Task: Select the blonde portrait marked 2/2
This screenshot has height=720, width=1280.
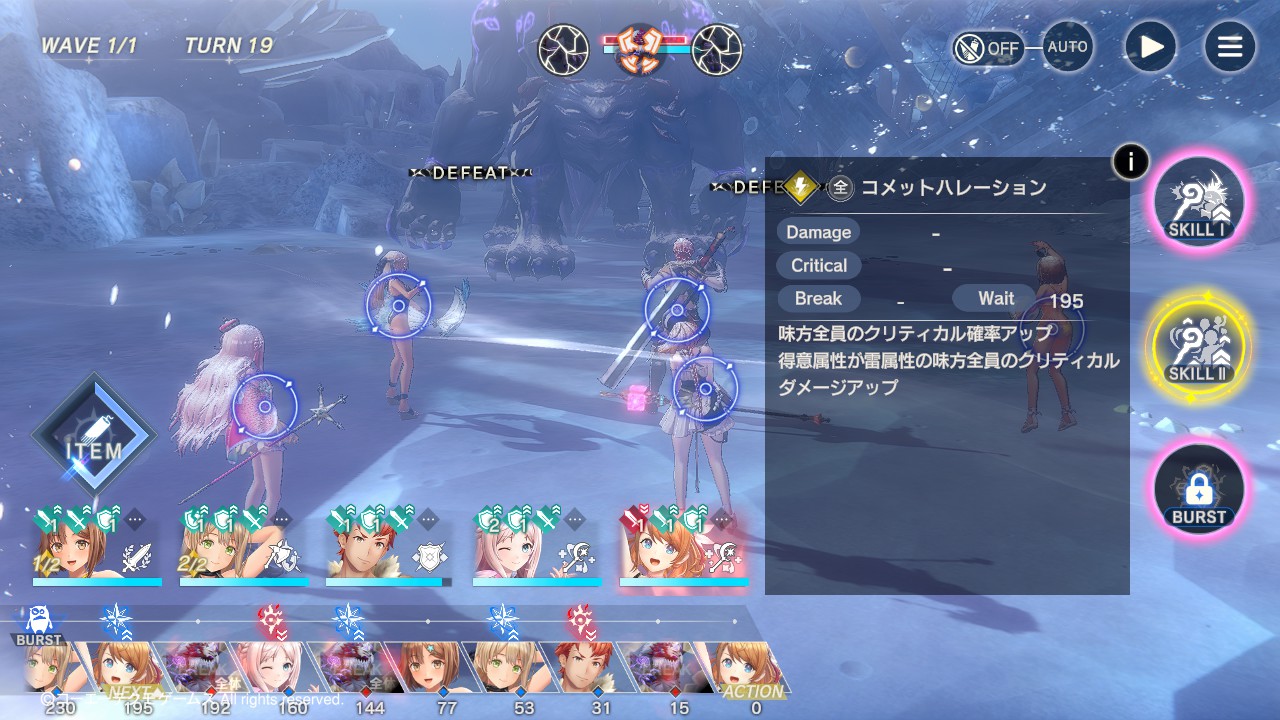Action: 242,549
